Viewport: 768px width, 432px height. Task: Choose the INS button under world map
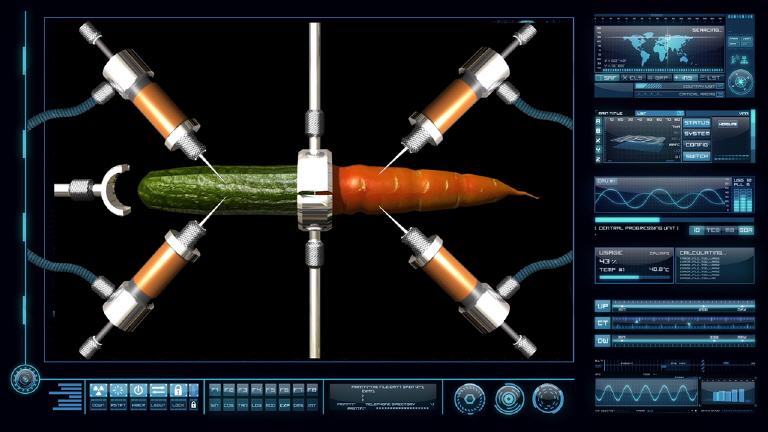[687, 77]
